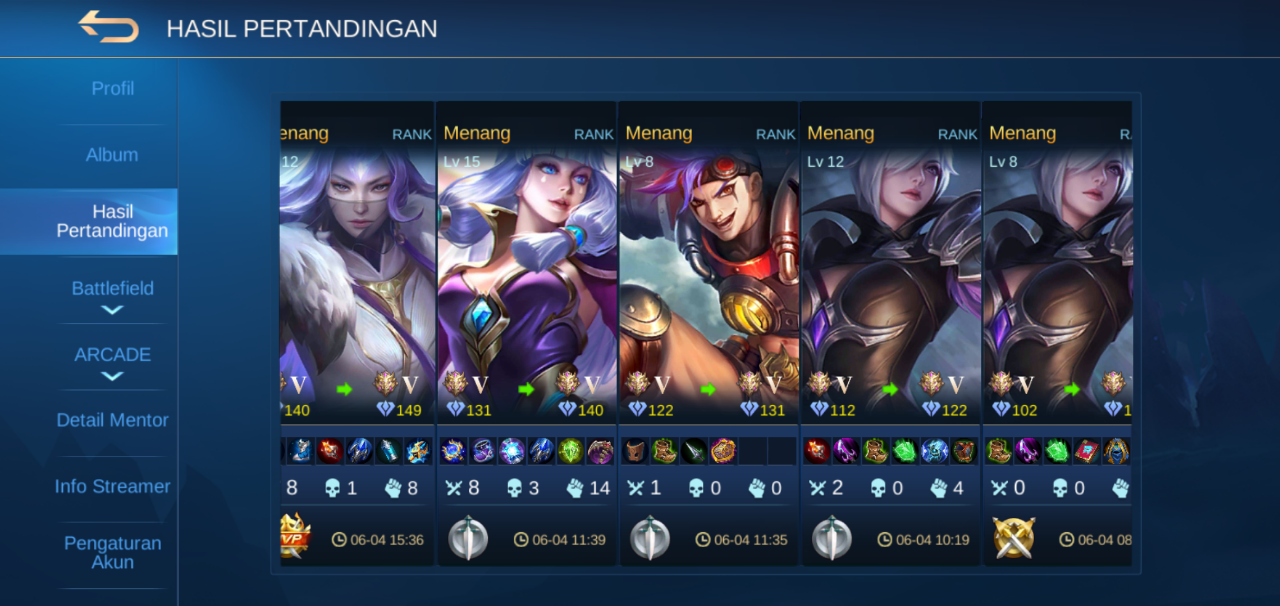Screen dimensions: 1280x606
Task: Open the Profil tab
Action: coord(112,89)
